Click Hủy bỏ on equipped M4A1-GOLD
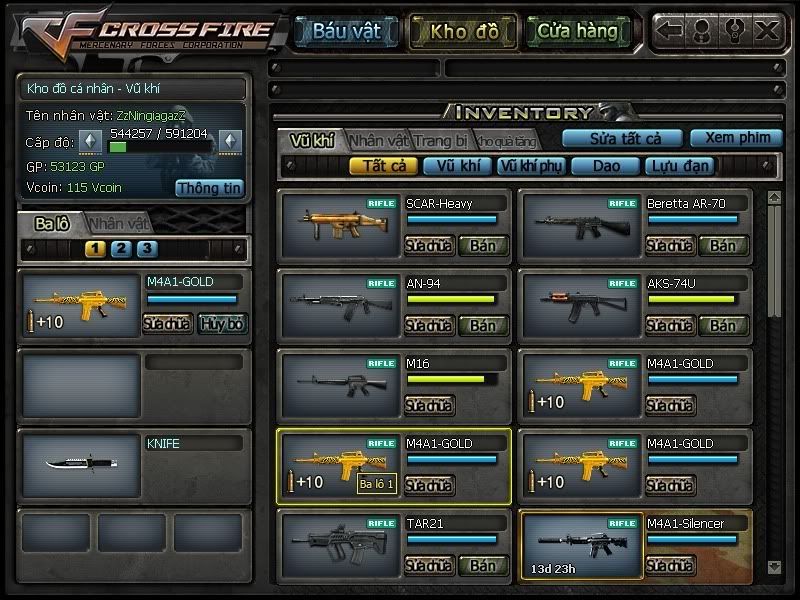The width and height of the screenshot is (800, 600). tap(221, 323)
